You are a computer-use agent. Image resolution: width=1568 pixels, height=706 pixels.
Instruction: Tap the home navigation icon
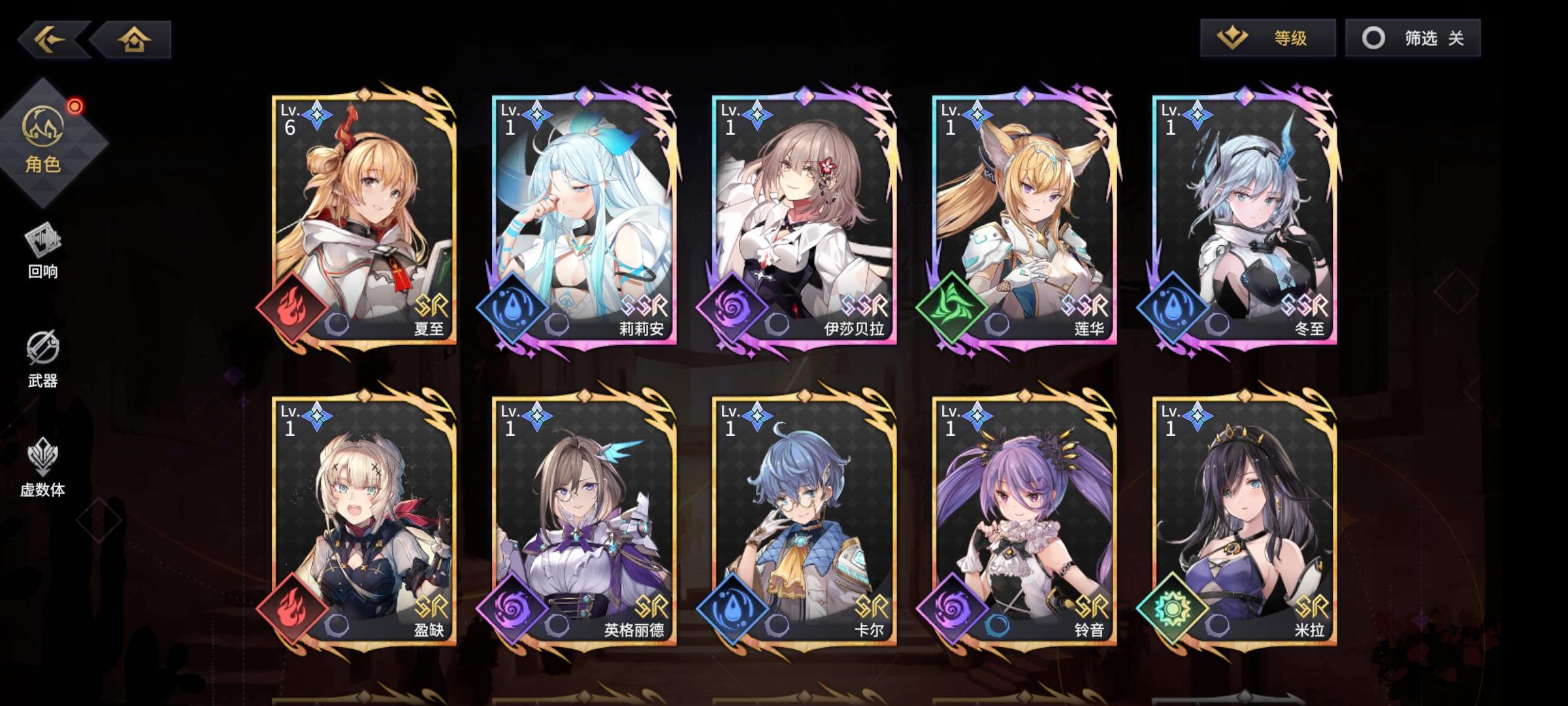click(134, 41)
